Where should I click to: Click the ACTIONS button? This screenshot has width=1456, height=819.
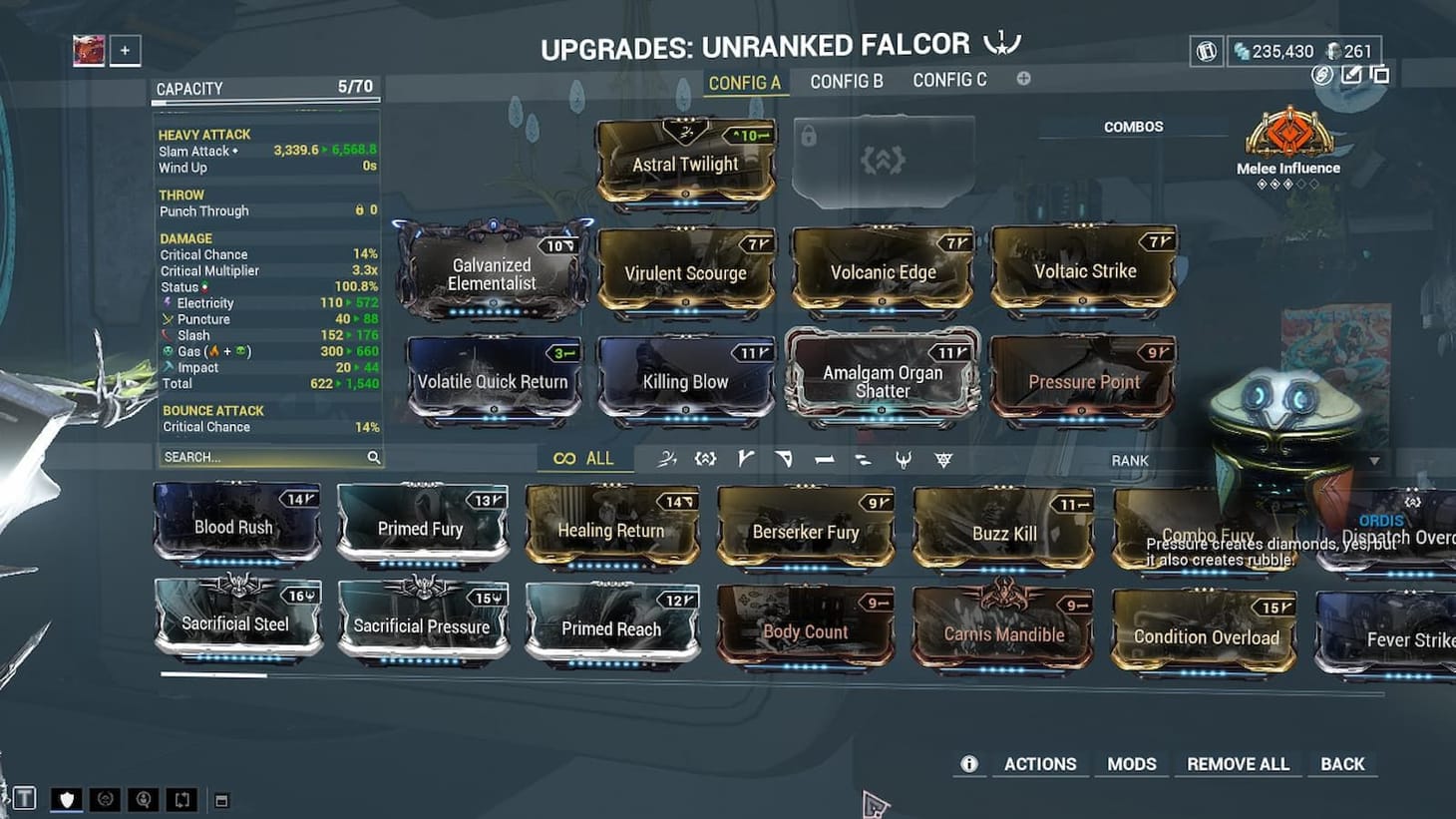[x=1040, y=764]
